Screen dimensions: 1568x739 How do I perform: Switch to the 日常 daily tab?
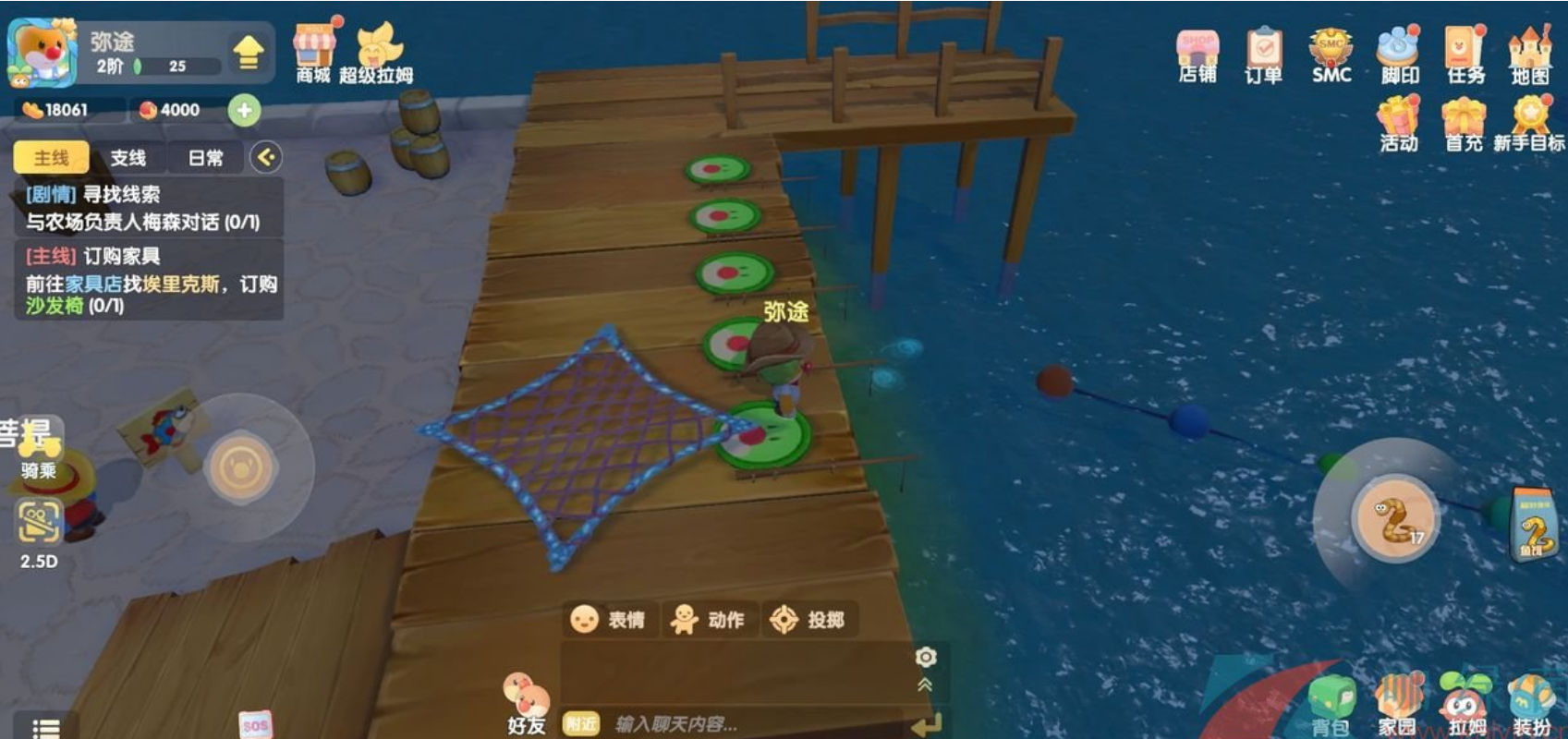coord(205,158)
